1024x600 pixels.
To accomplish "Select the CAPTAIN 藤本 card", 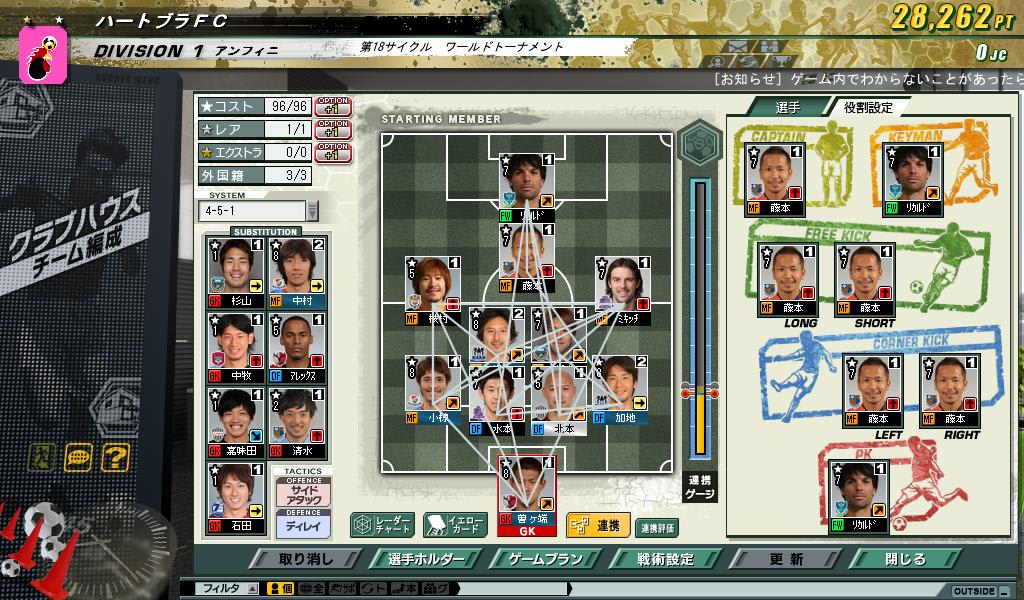I will pos(776,180).
